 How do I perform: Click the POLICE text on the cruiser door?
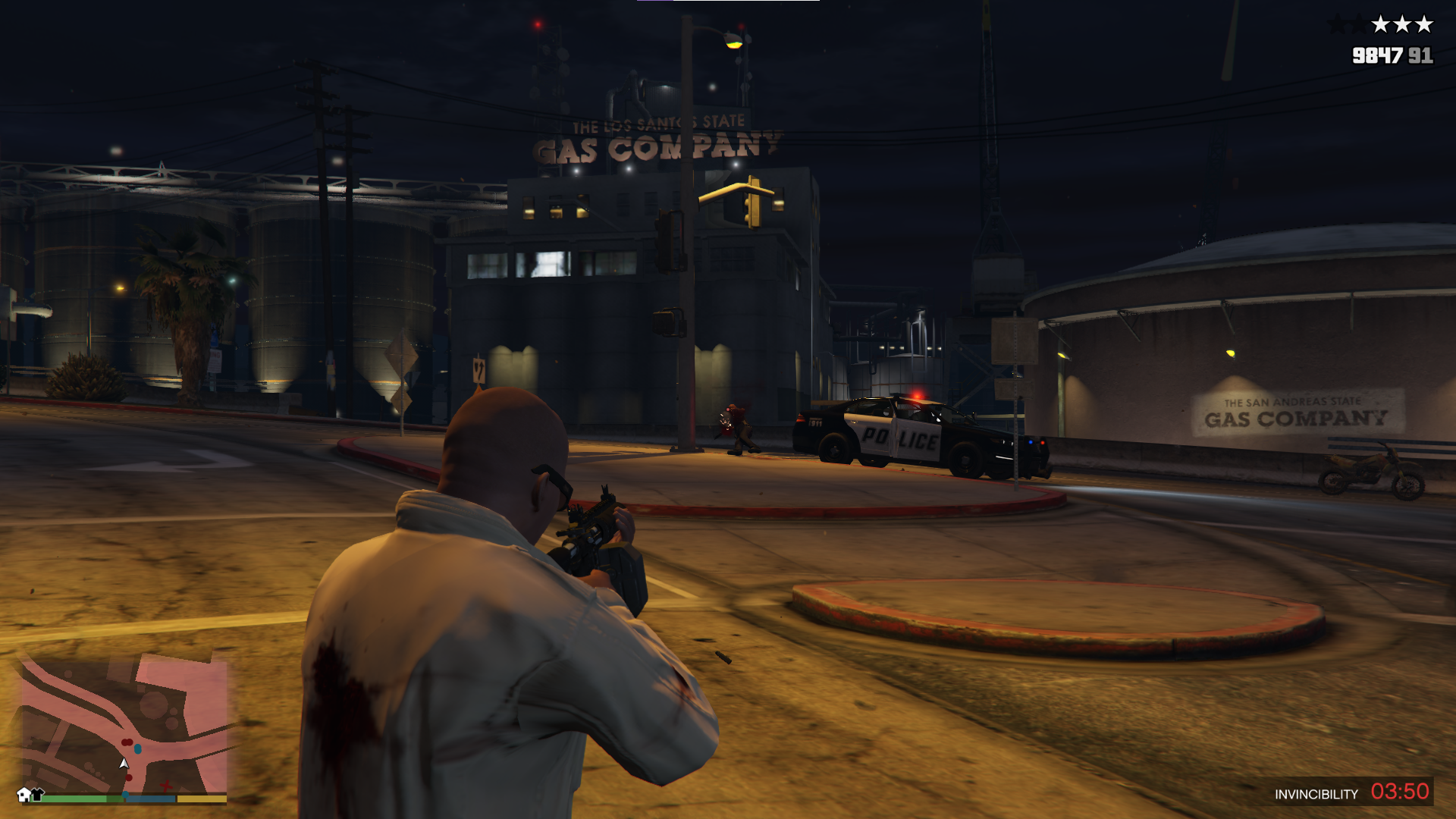[899, 436]
